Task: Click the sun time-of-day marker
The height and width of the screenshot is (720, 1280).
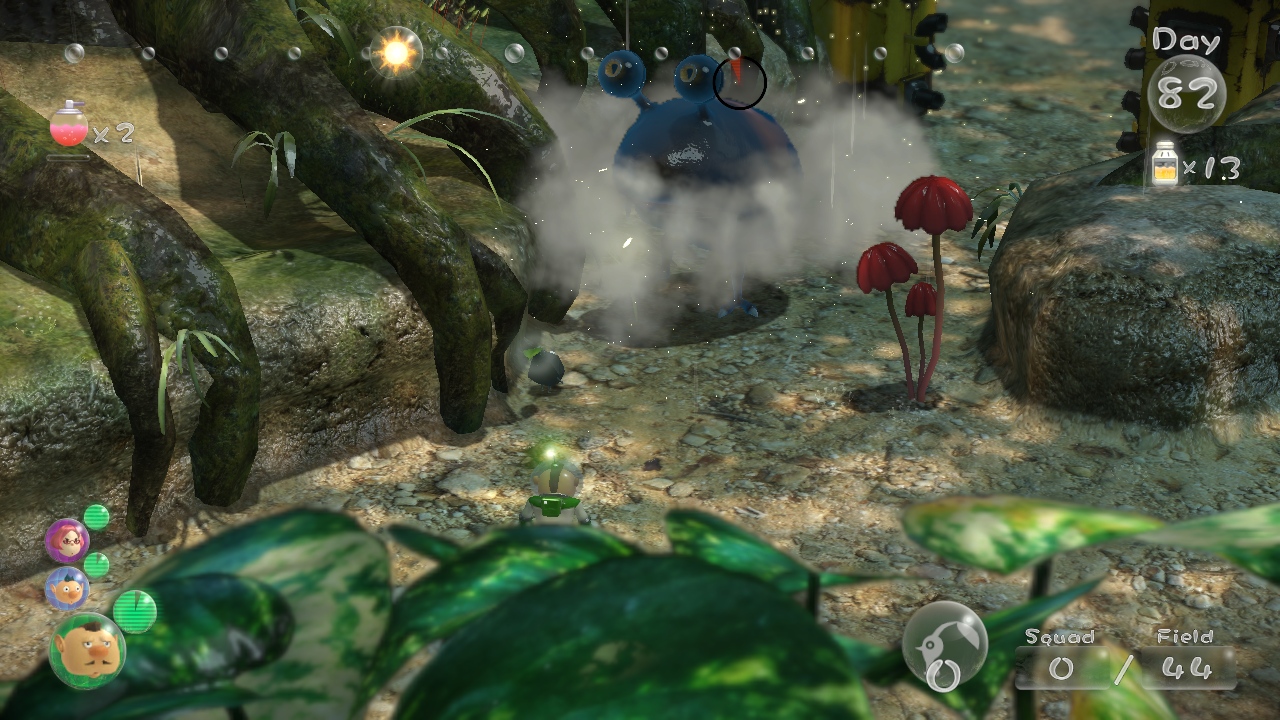Action: point(395,52)
